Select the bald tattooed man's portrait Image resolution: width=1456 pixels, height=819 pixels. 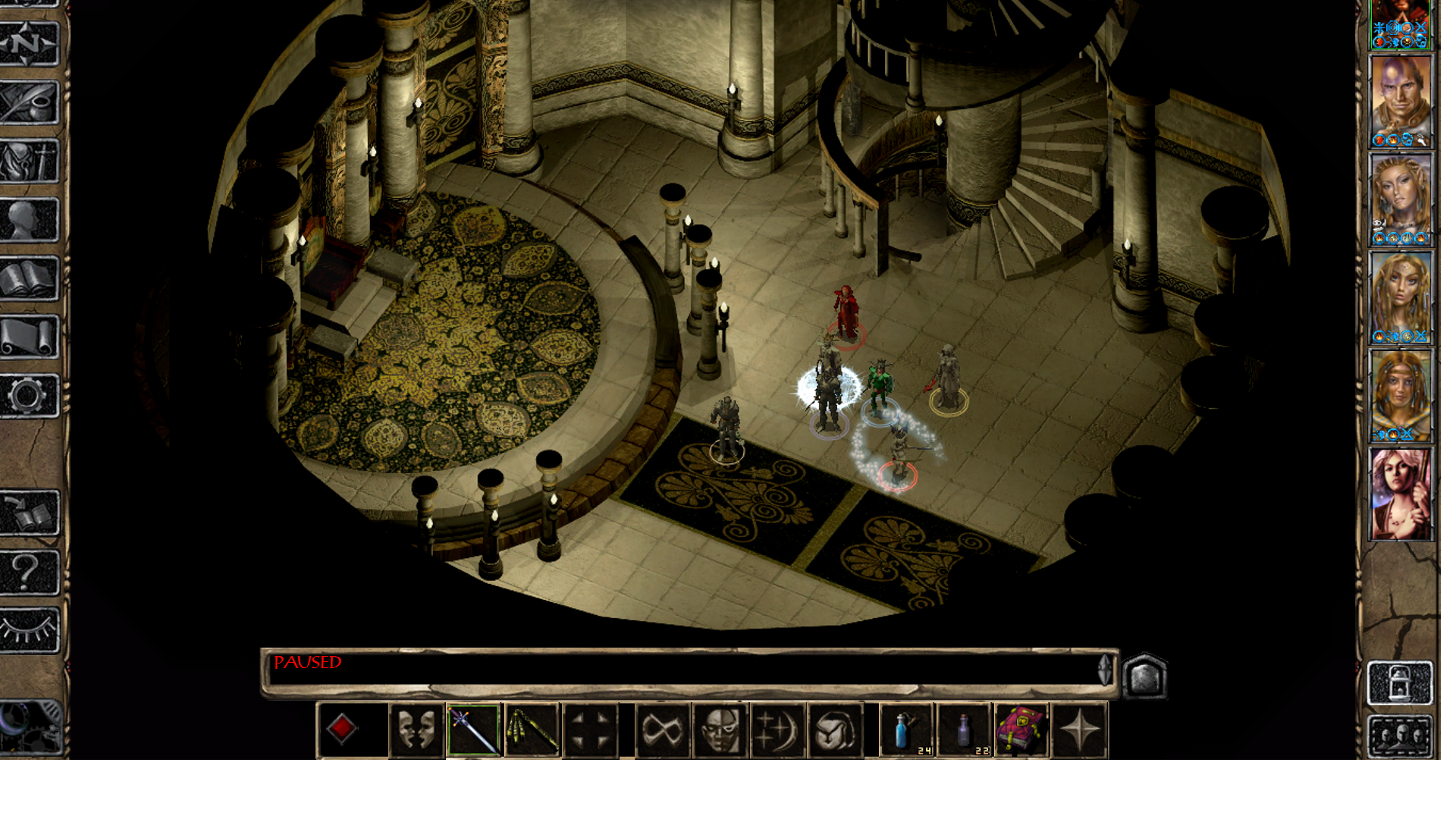1400,100
